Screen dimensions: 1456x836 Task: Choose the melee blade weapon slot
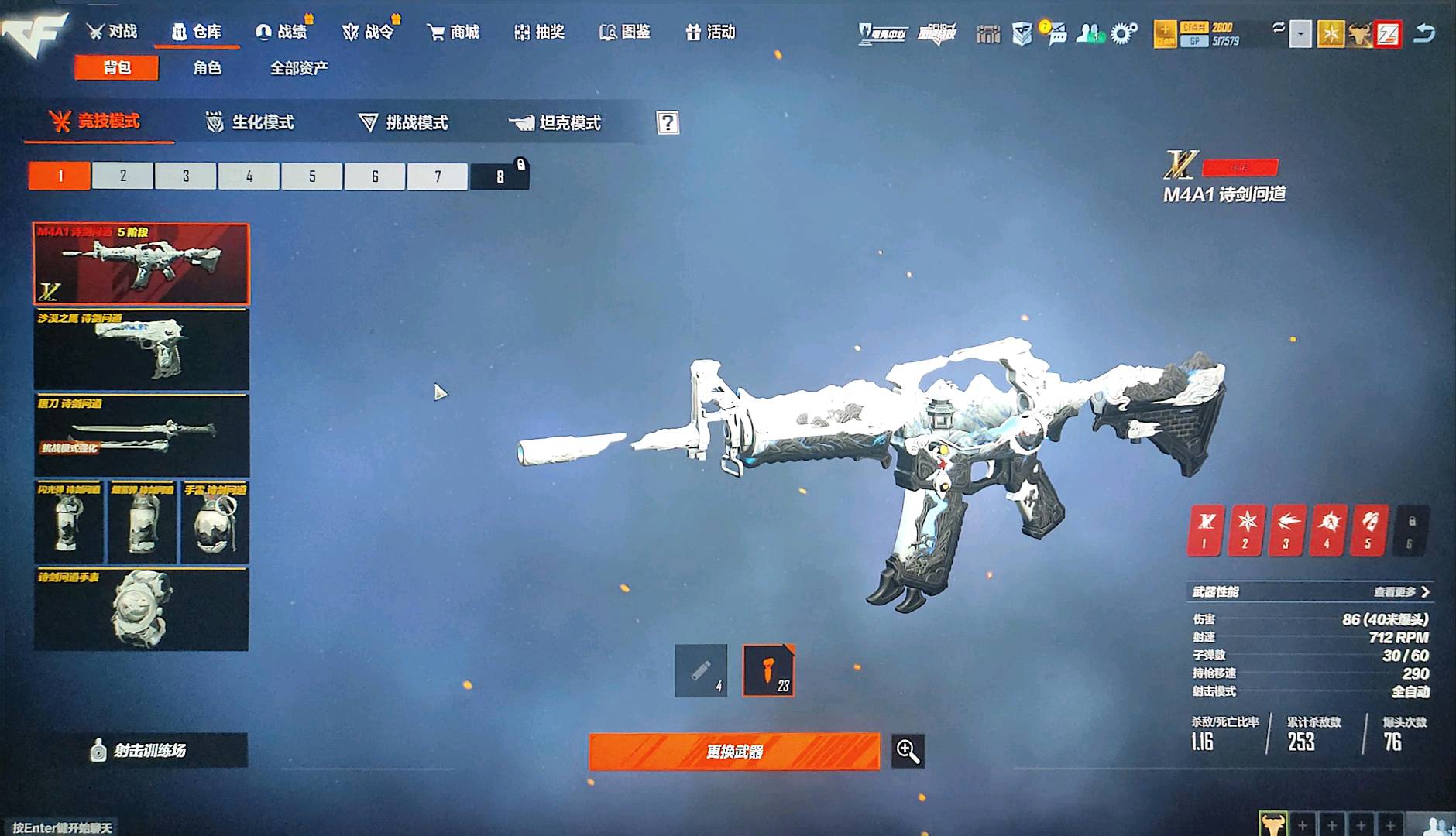click(142, 435)
